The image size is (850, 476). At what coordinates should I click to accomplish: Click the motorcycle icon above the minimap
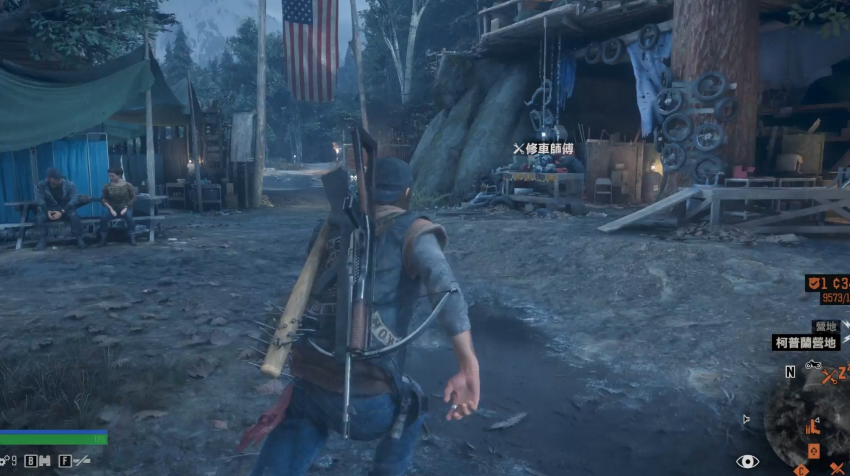813,366
